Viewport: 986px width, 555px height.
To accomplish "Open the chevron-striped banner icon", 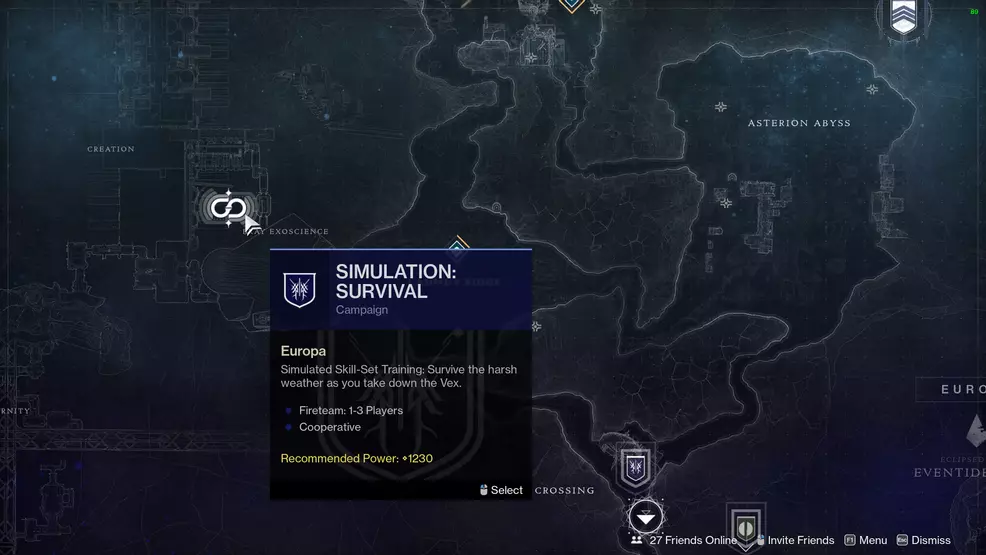I will pos(903,17).
